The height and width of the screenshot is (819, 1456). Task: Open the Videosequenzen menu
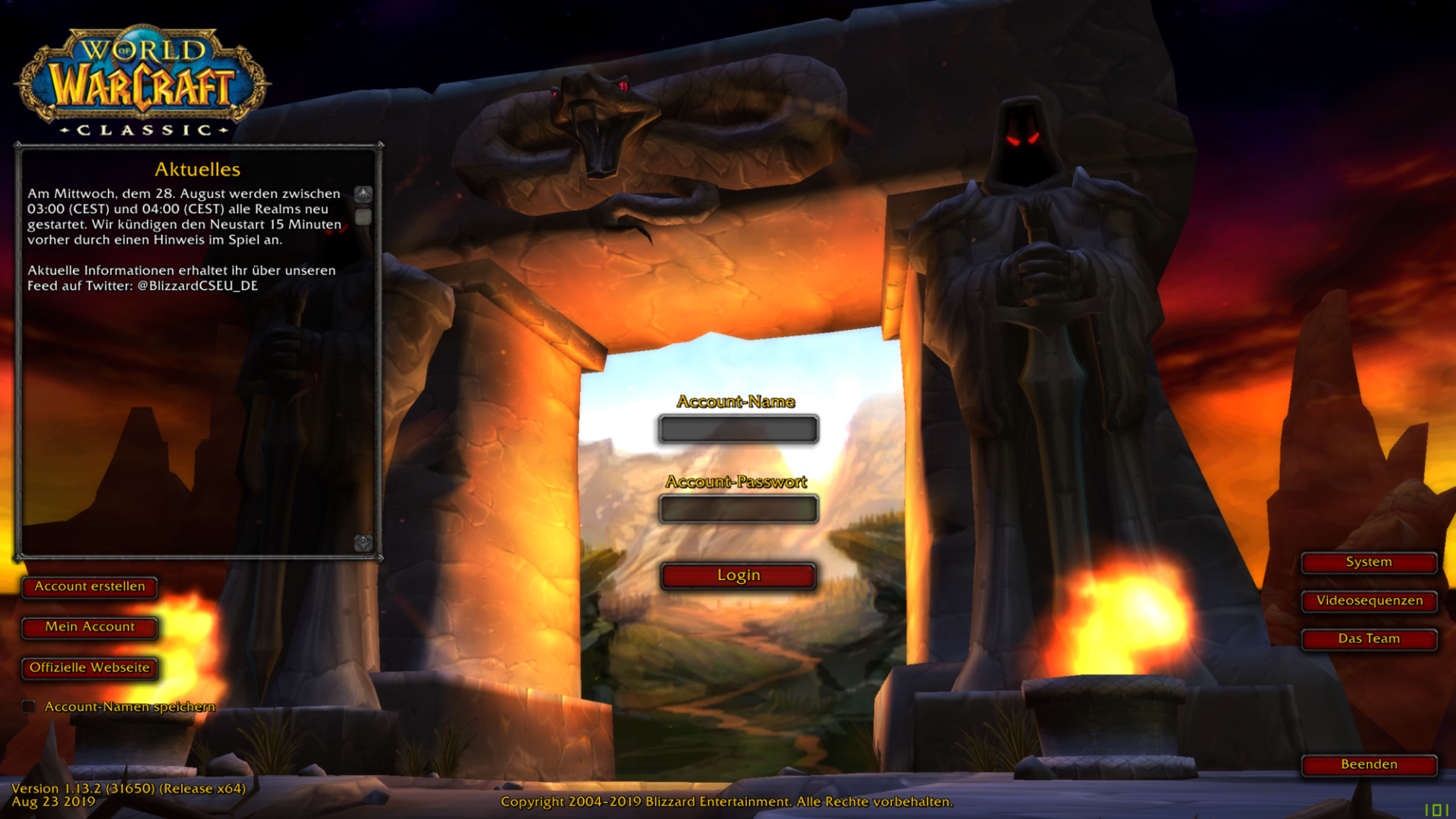(1369, 601)
